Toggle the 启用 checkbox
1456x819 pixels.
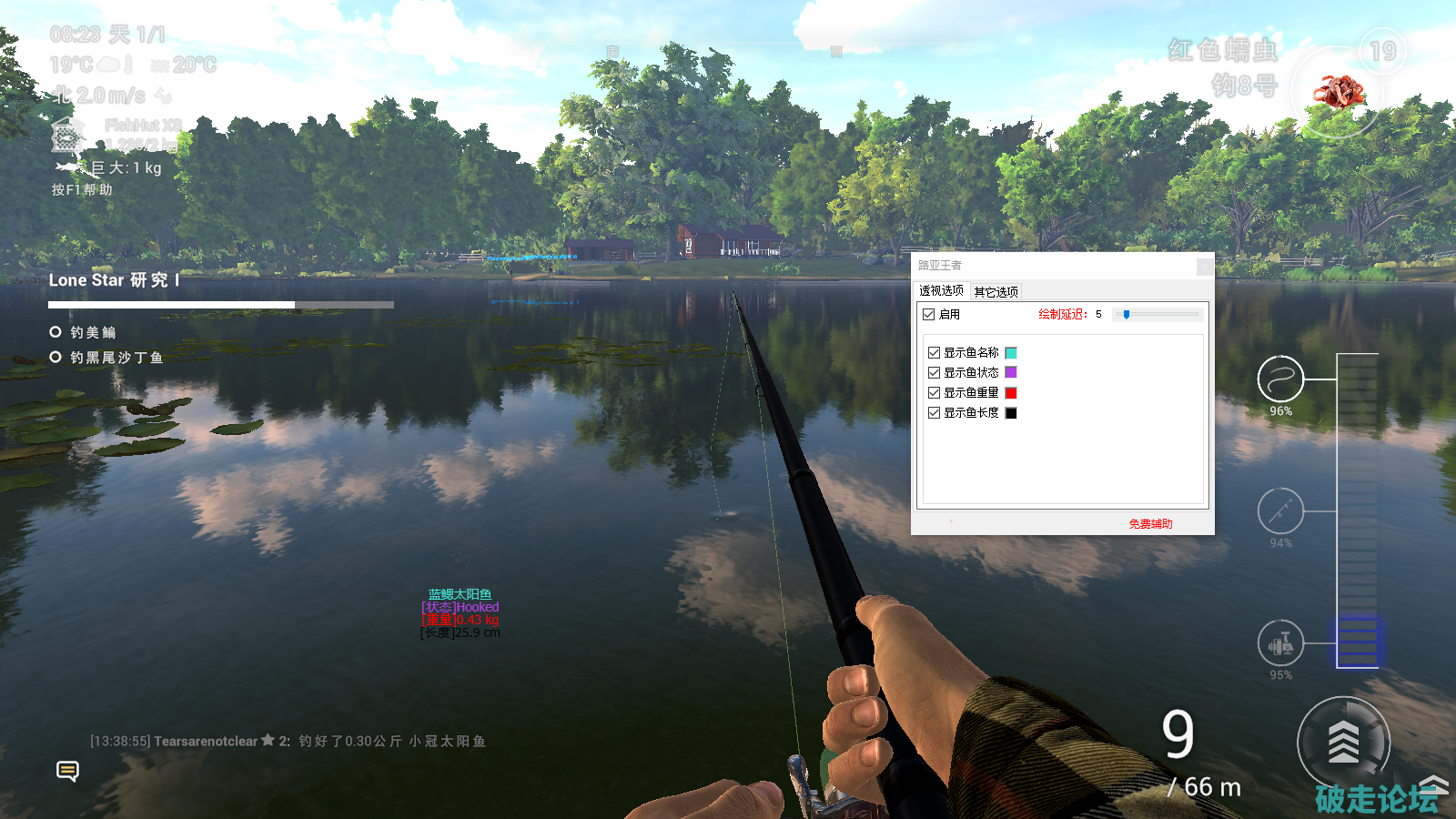pyautogui.click(x=929, y=315)
